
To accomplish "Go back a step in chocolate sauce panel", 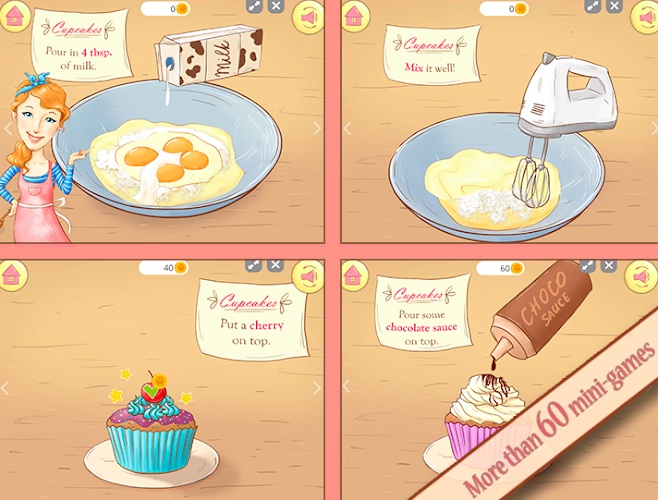I will [x=347, y=386].
